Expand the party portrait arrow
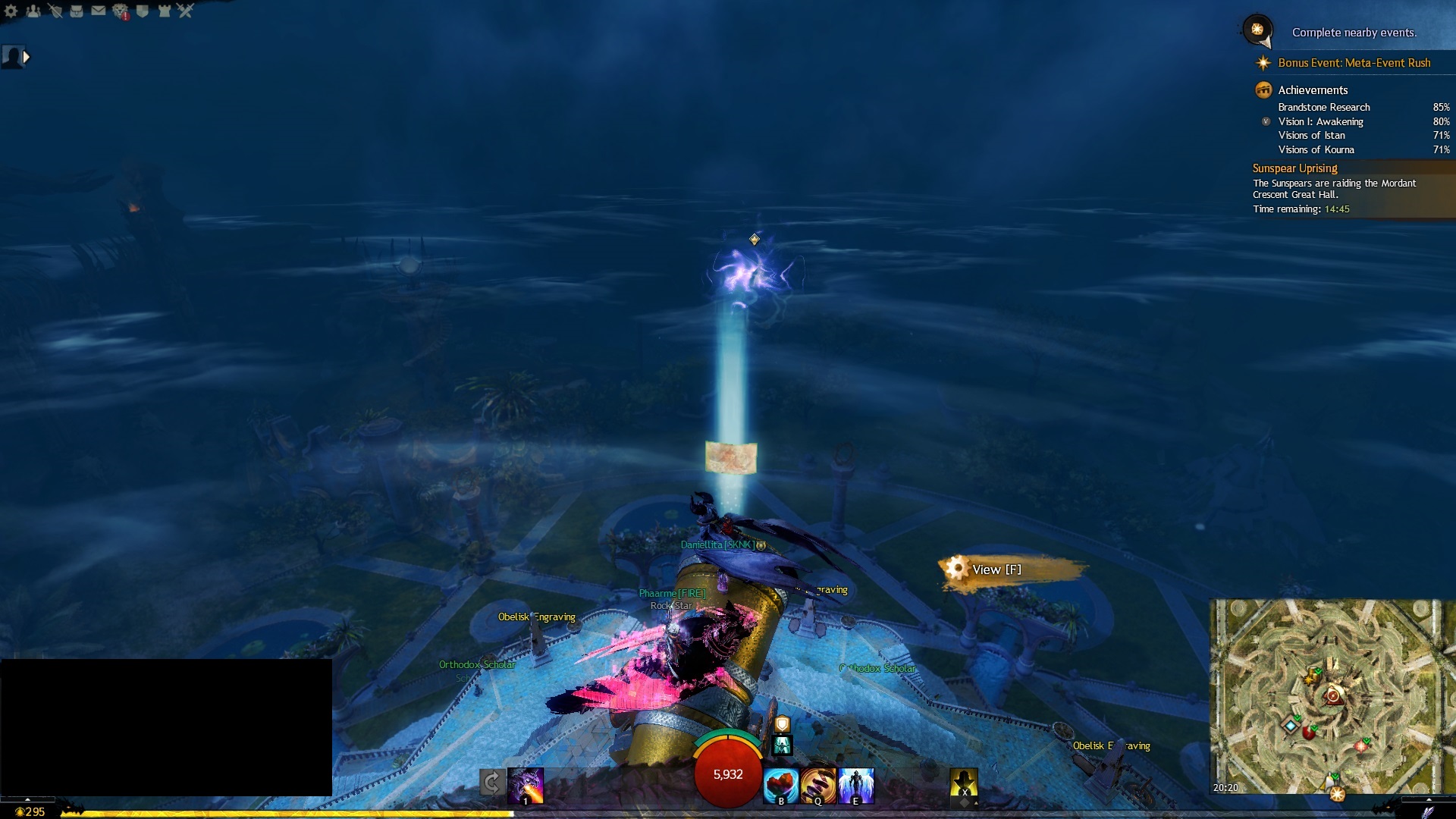The height and width of the screenshot is (819, 1456). point(27,57)
